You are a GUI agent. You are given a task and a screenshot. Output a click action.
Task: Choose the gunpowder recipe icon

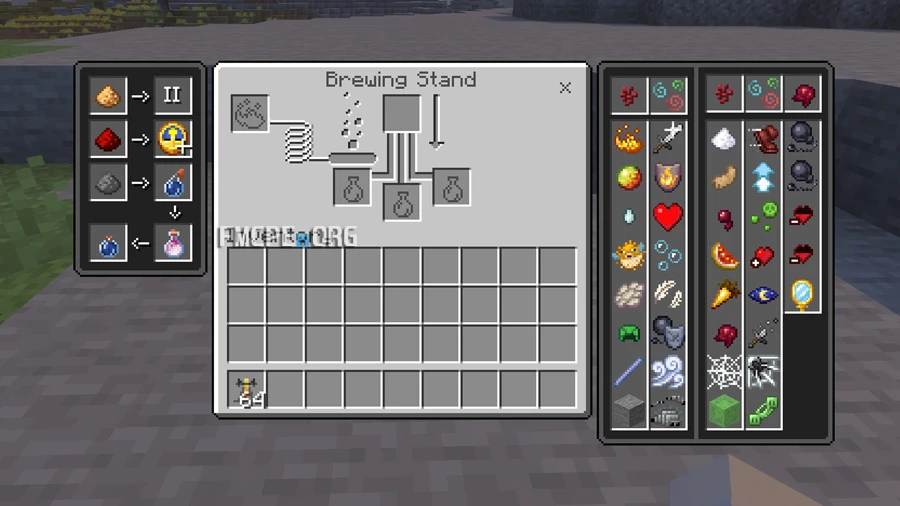point(108,183)
